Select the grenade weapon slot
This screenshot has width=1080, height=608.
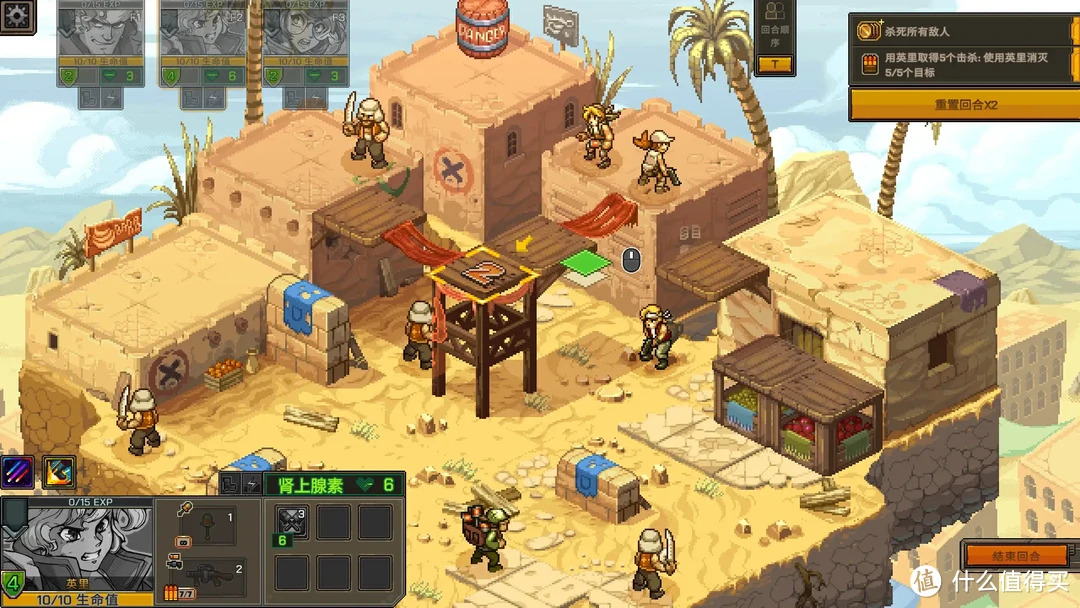[x=206, y=524]
